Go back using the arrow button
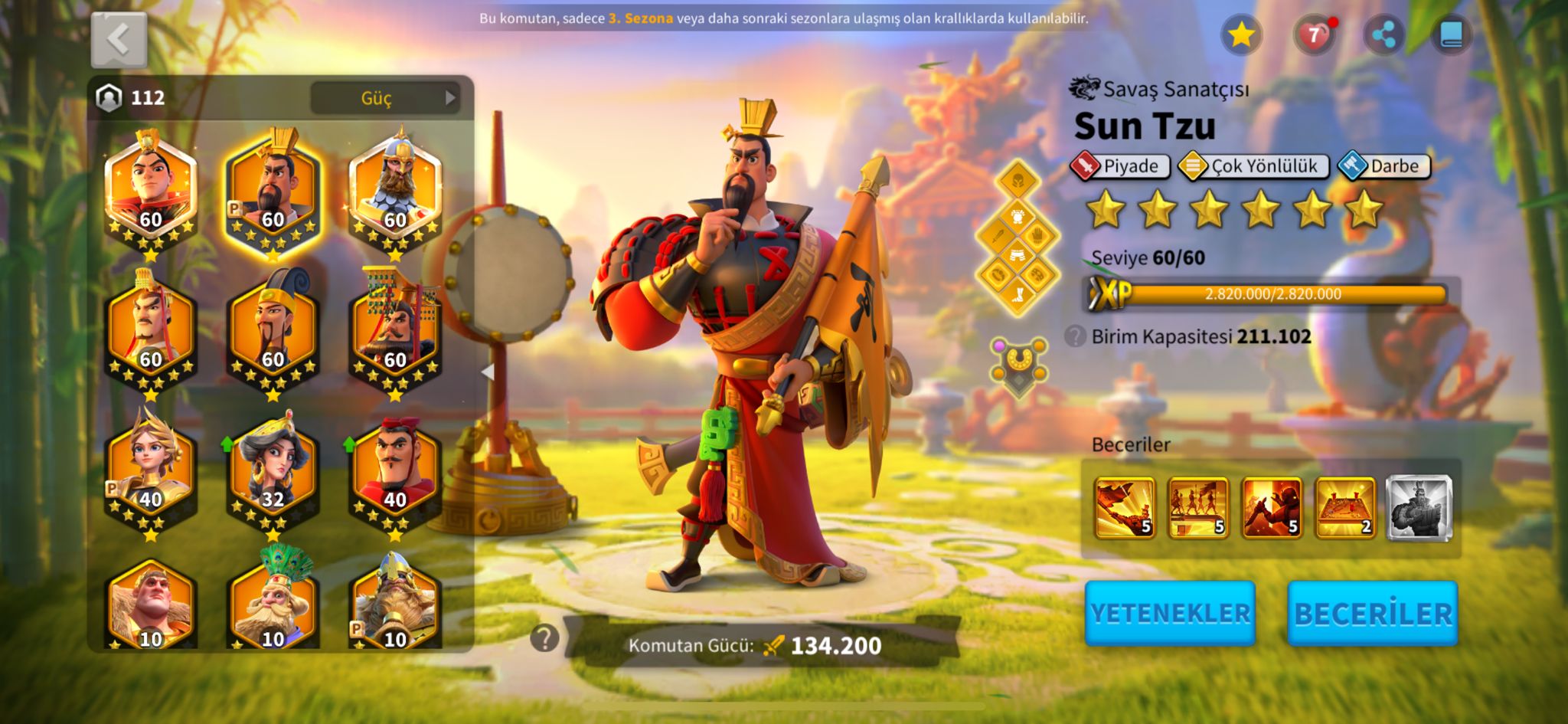1568x724 pixels. pos(119,39)
